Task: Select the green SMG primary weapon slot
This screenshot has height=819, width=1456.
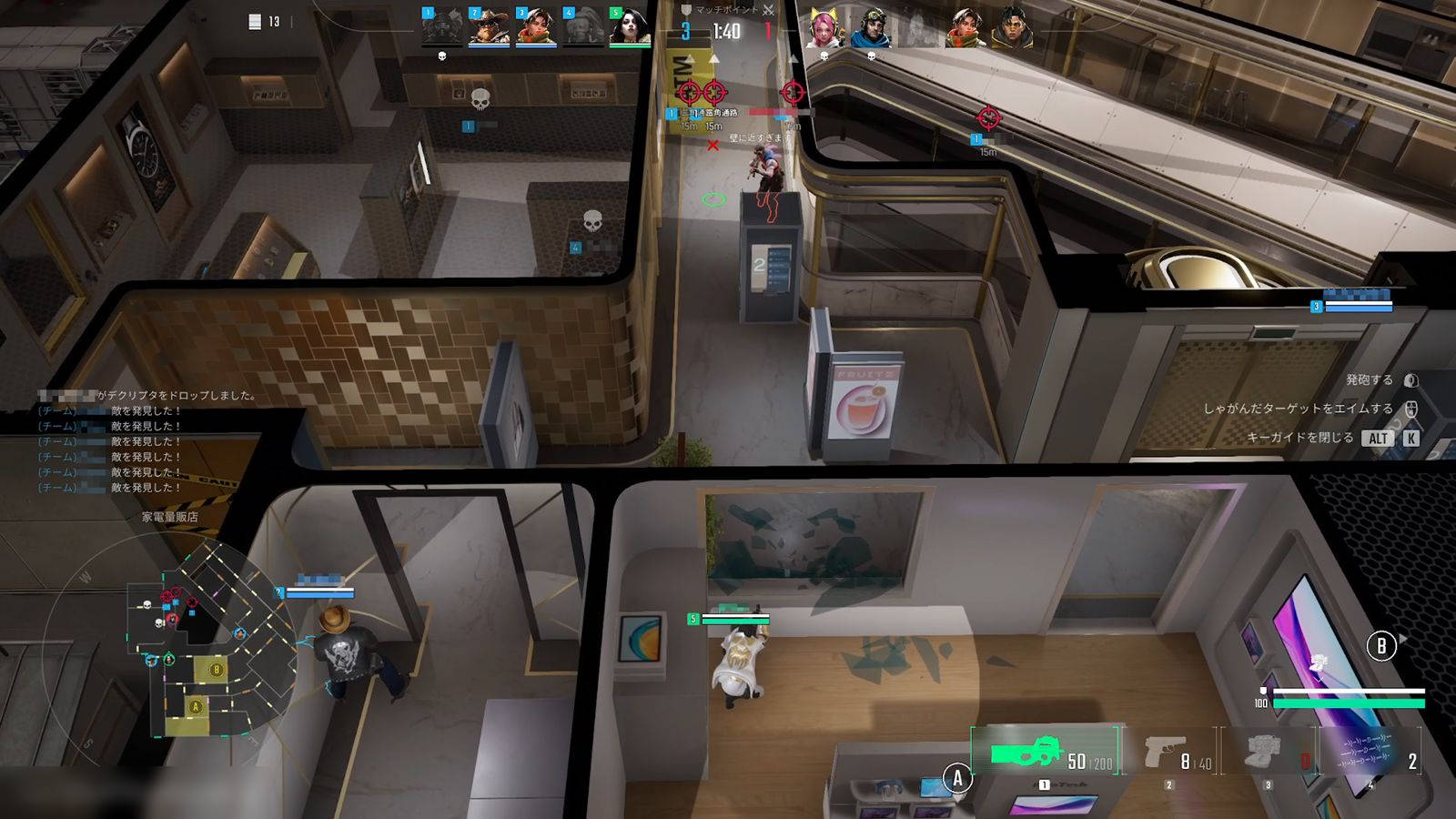Action: pyautogui.click(x=1045, y=752)
